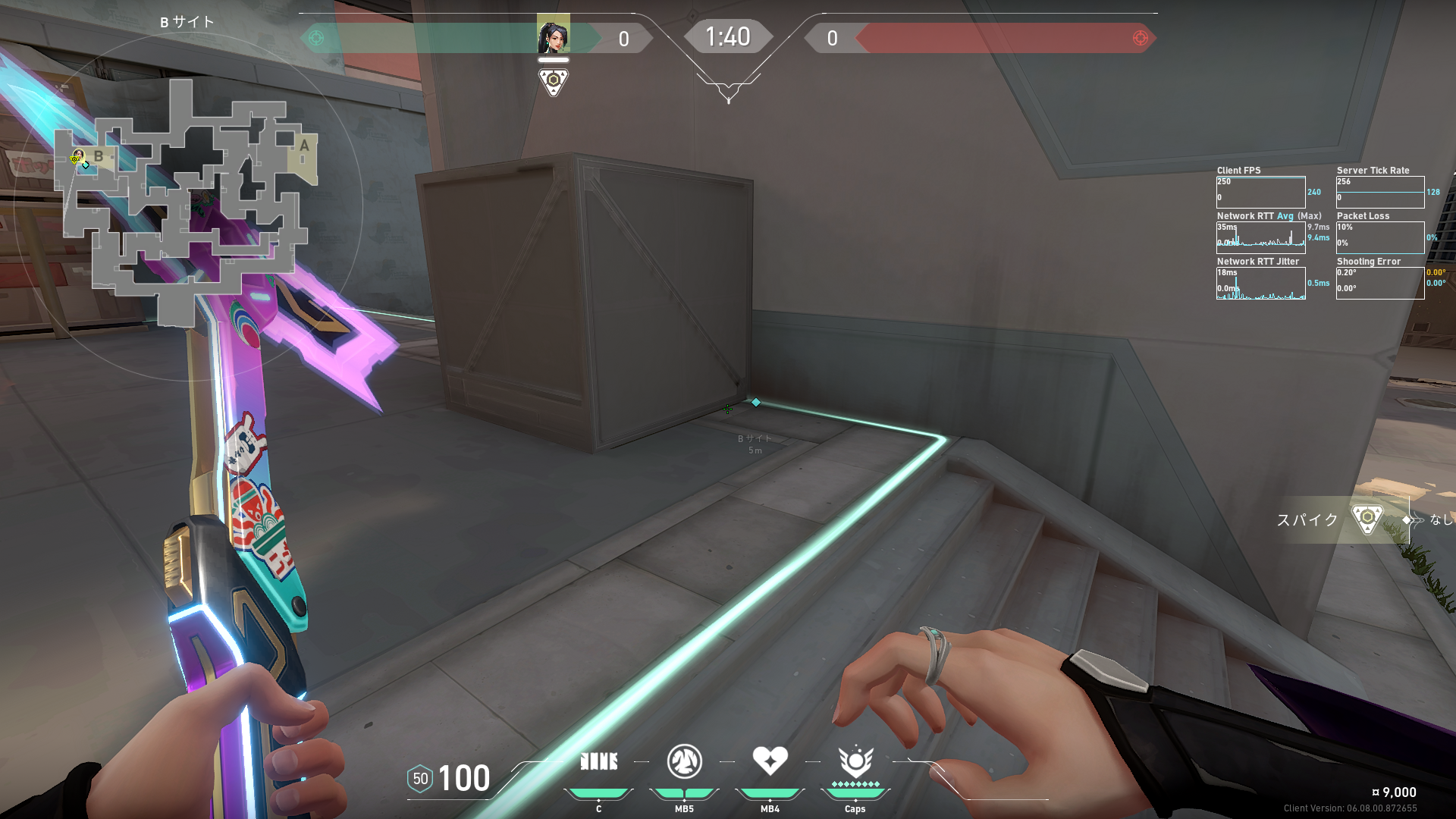Click the Packet Loss graph
This screenshot has width=1456, height=819.
[1380, 238]
